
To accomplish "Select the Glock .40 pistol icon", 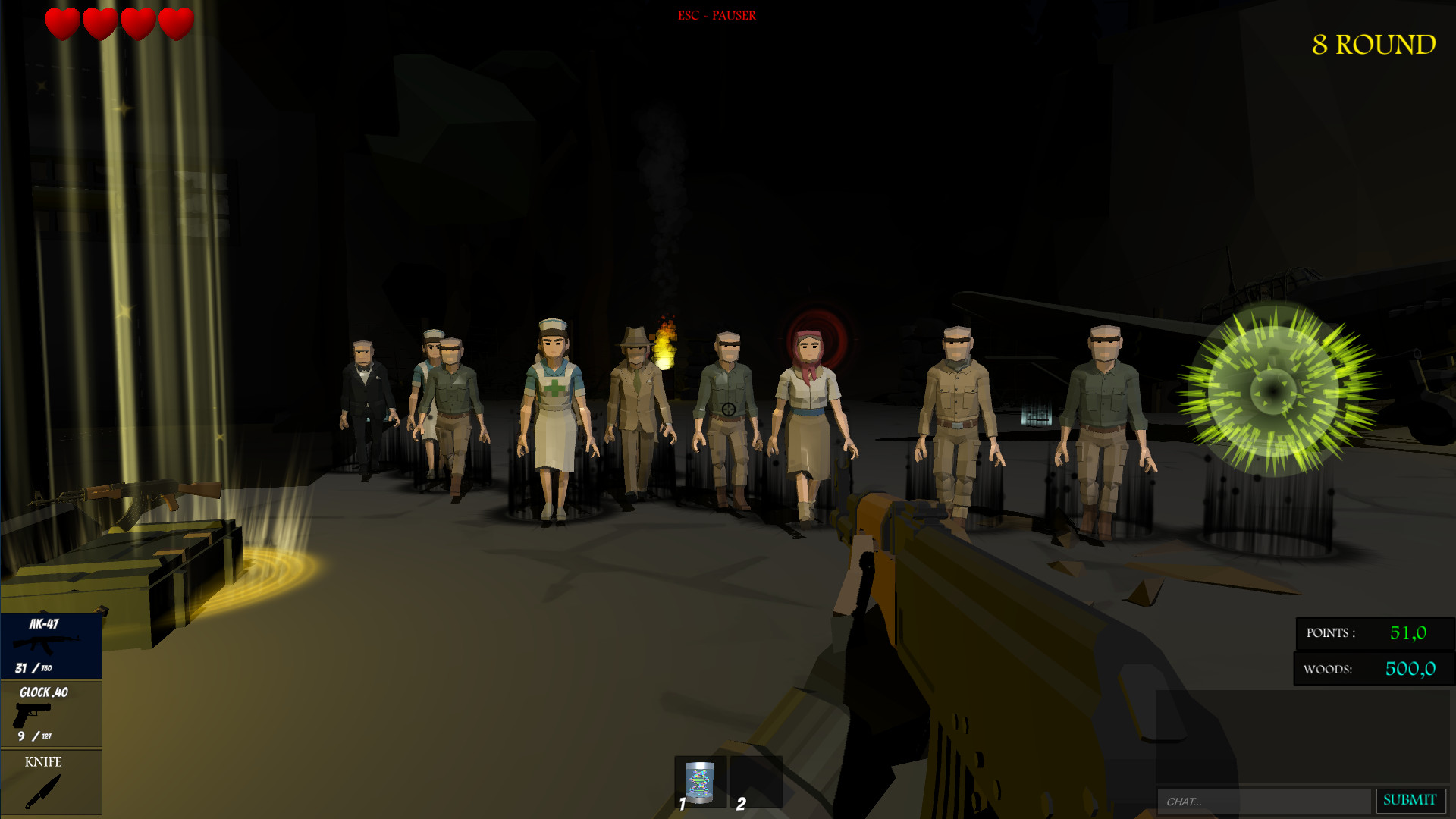I will (51, 713).
